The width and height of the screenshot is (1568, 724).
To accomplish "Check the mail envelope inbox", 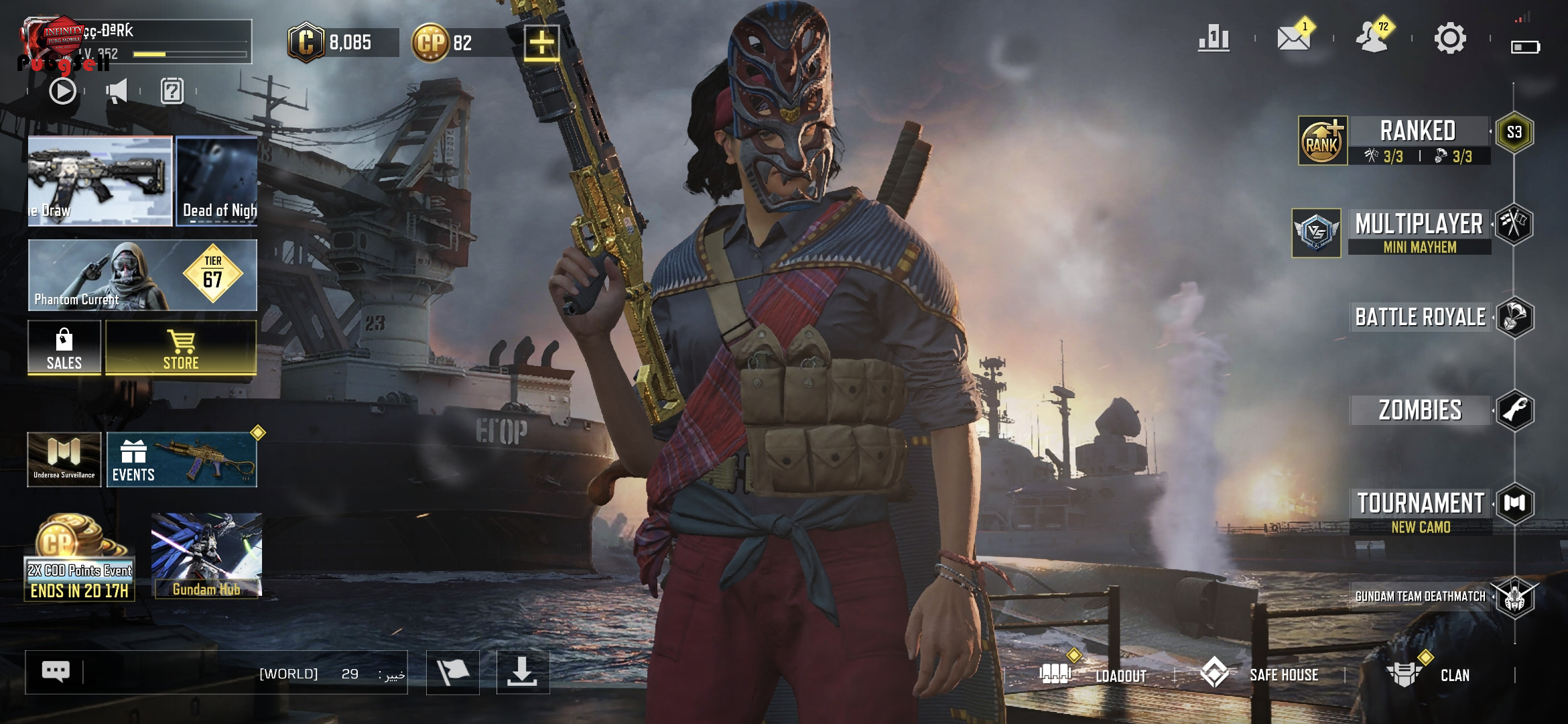I will pos(1293,39).
